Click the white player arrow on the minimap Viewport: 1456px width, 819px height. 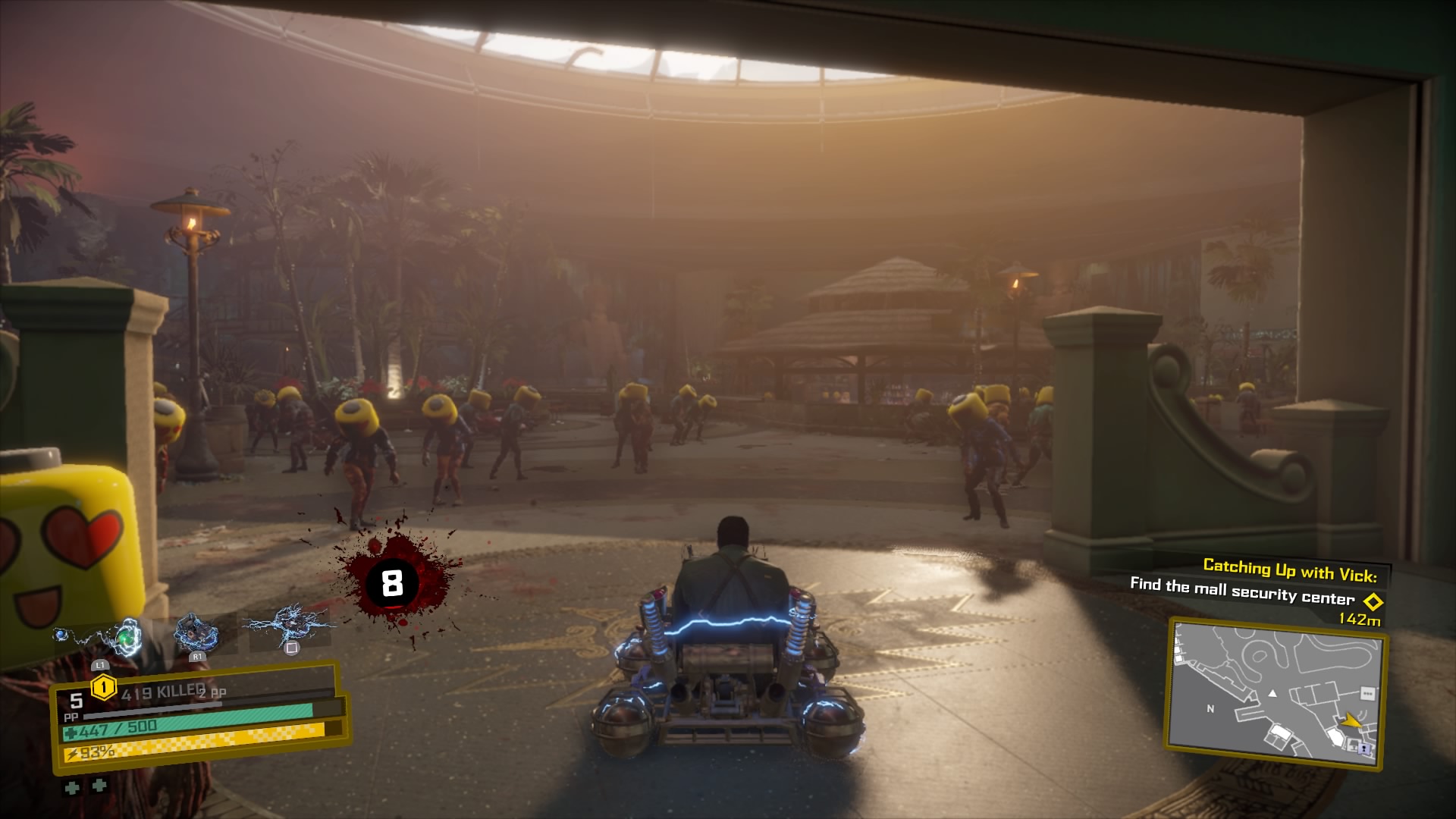[x=1272, y=693]
